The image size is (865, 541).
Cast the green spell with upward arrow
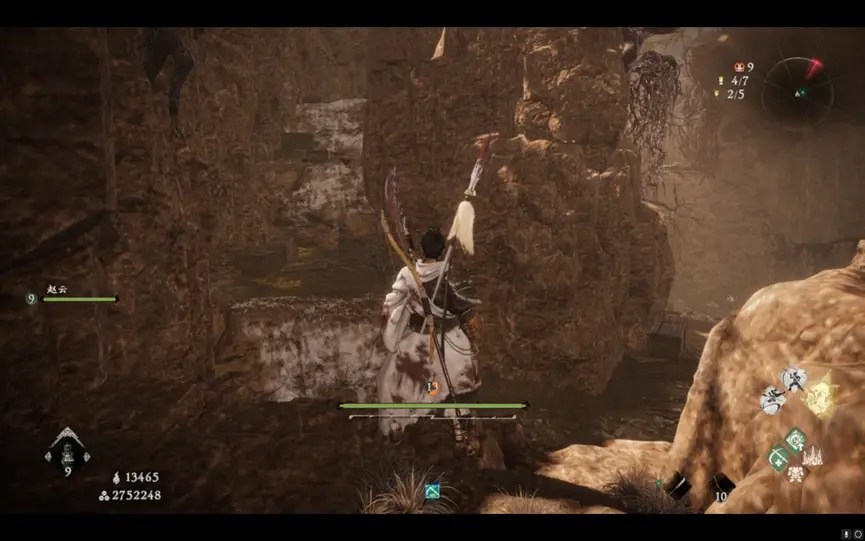pos(796,439)
